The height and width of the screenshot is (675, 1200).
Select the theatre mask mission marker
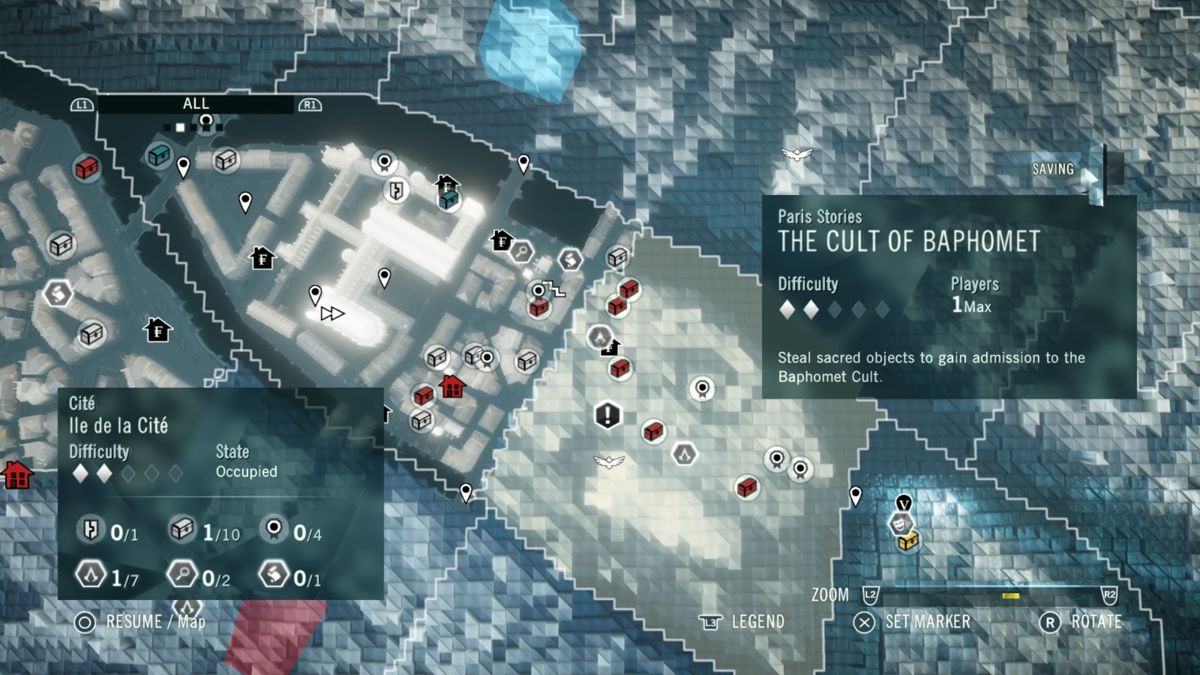[898, 522]
